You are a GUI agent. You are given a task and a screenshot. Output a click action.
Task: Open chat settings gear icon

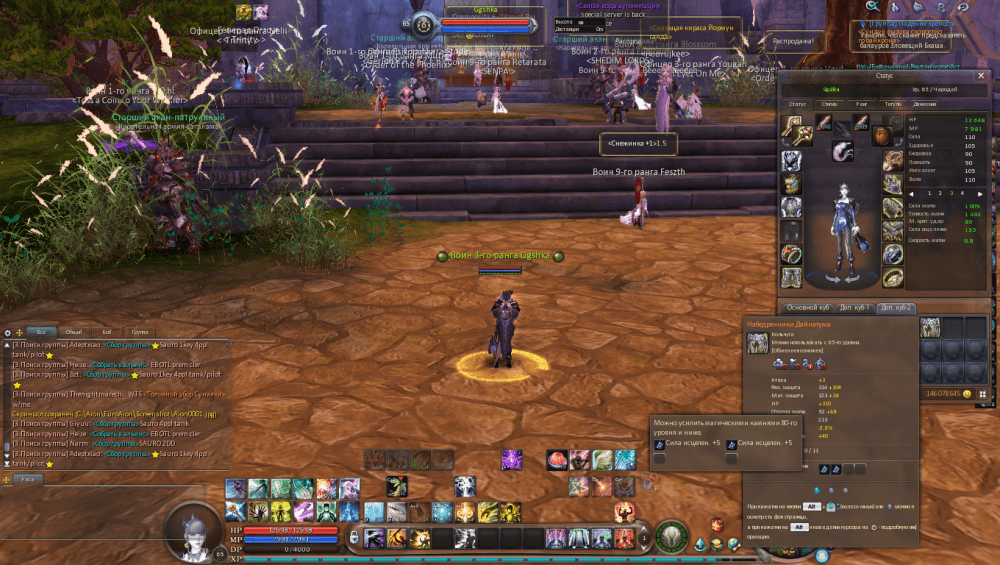pyautogui.click(x=7, y=332)
